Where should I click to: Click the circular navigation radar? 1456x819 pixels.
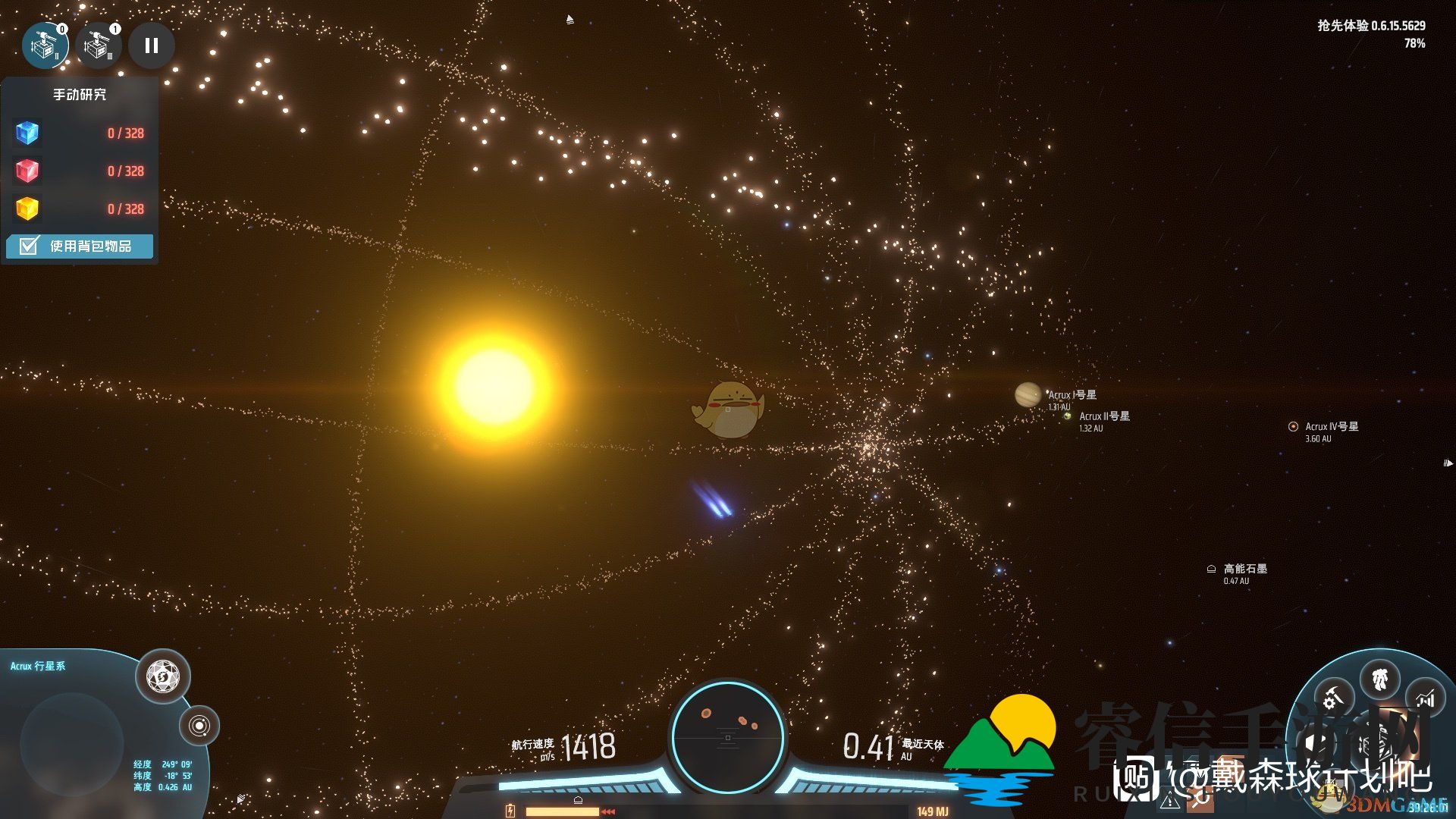point(728,736)
